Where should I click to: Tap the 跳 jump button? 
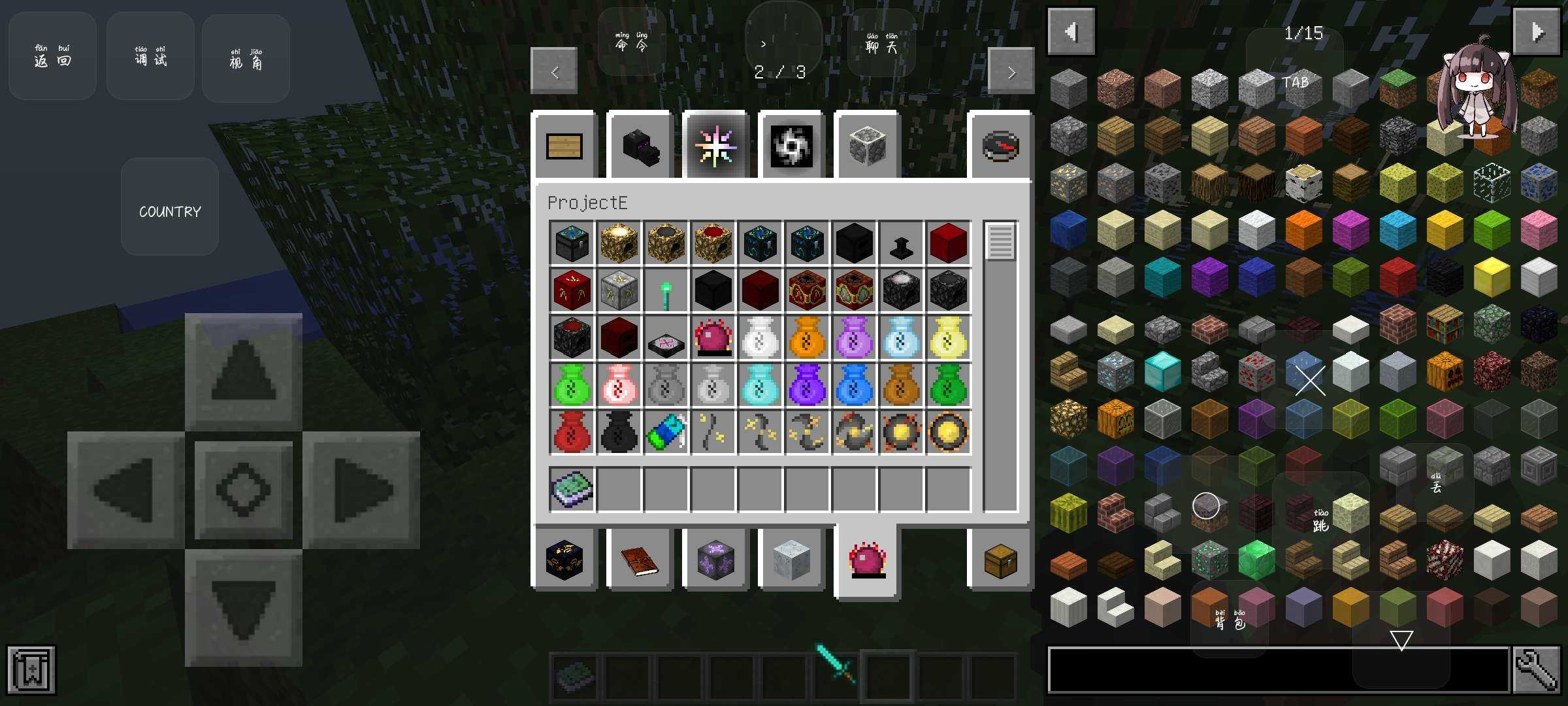(1320, 520)
